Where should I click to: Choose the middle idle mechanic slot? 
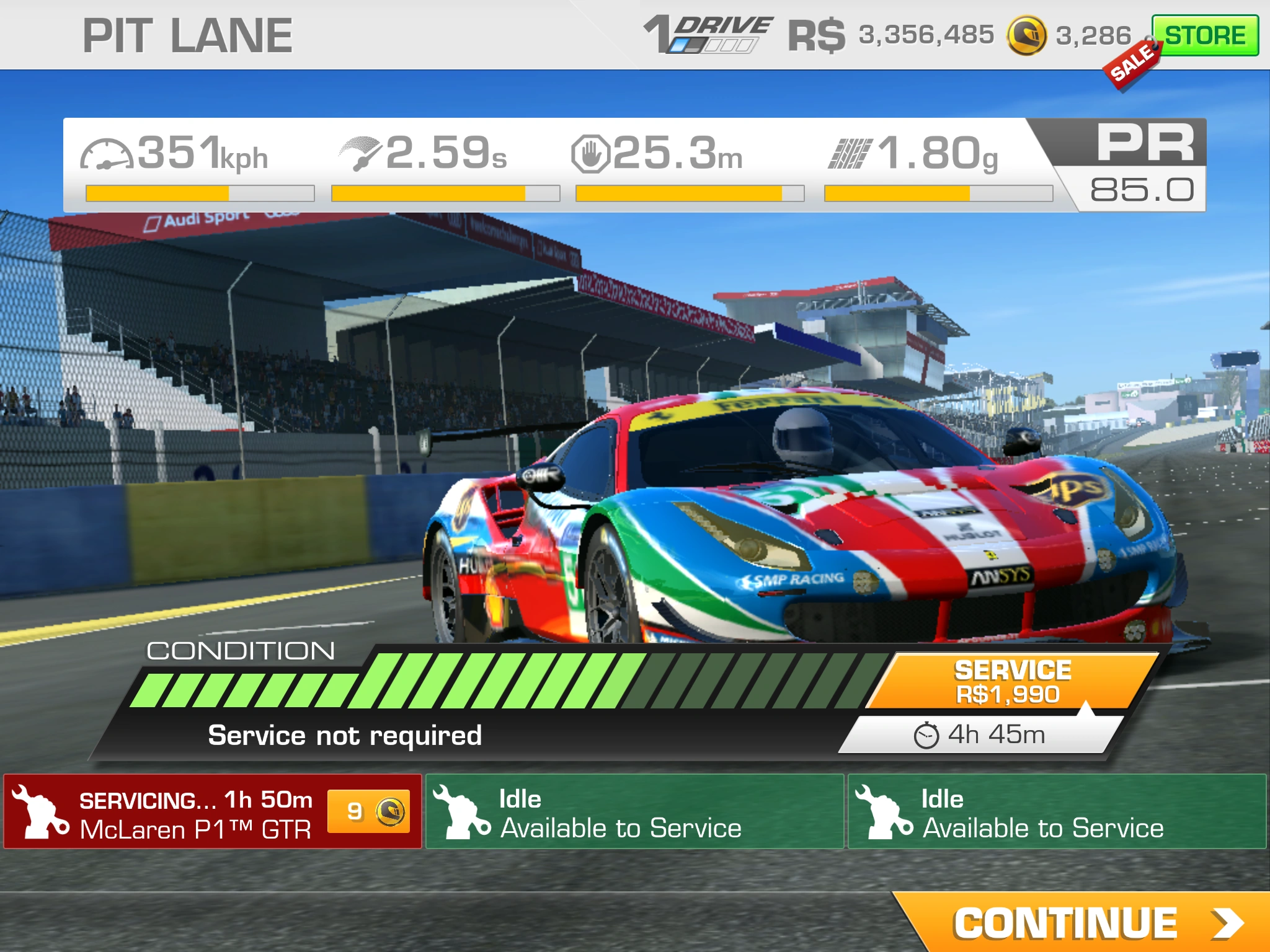(634, 812)
